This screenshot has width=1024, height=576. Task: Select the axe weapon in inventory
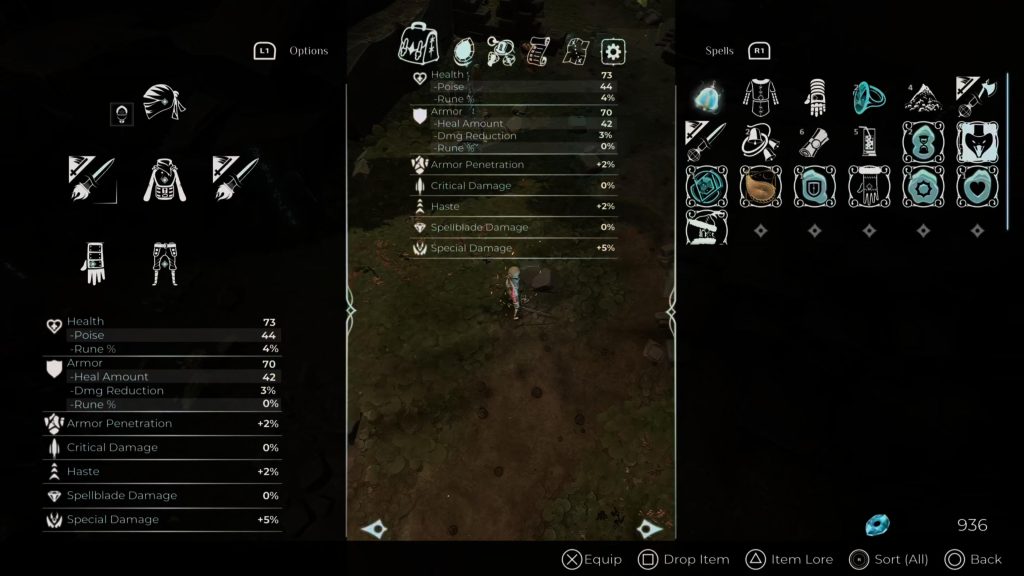click(975, 97)
